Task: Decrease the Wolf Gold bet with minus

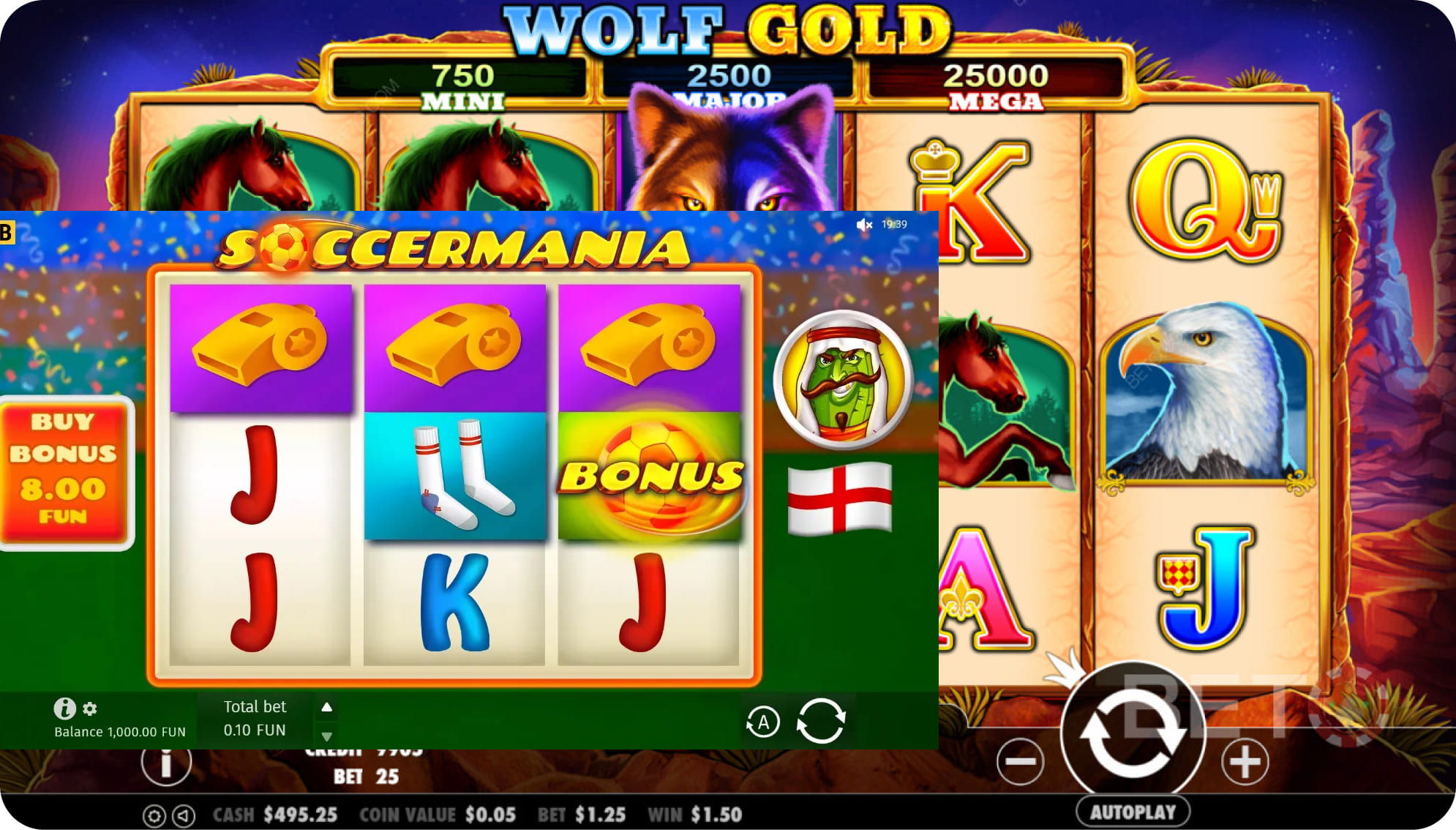Action: (1020, 762)
